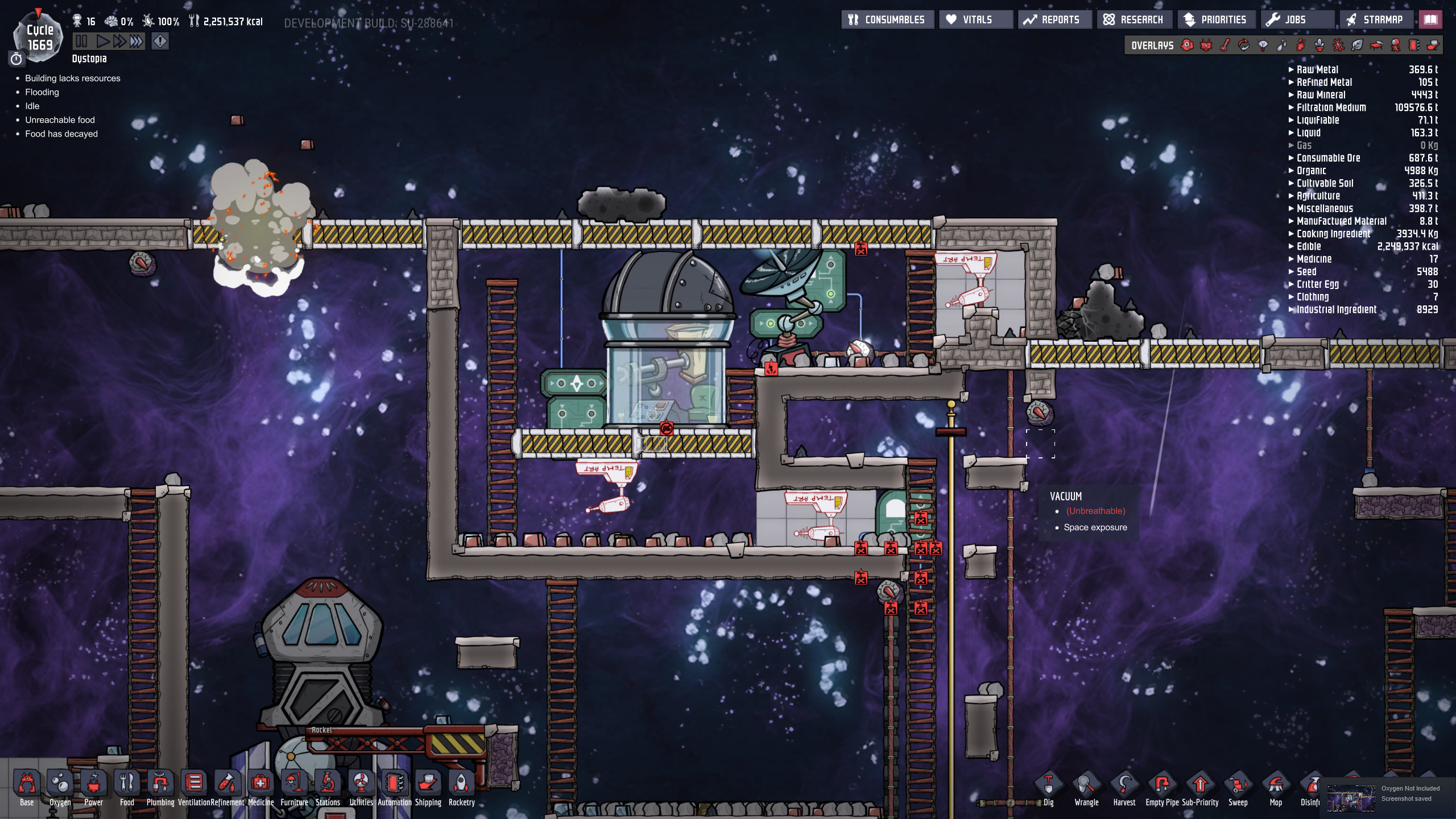Activate the Mop tool

tap(1276, 789)
